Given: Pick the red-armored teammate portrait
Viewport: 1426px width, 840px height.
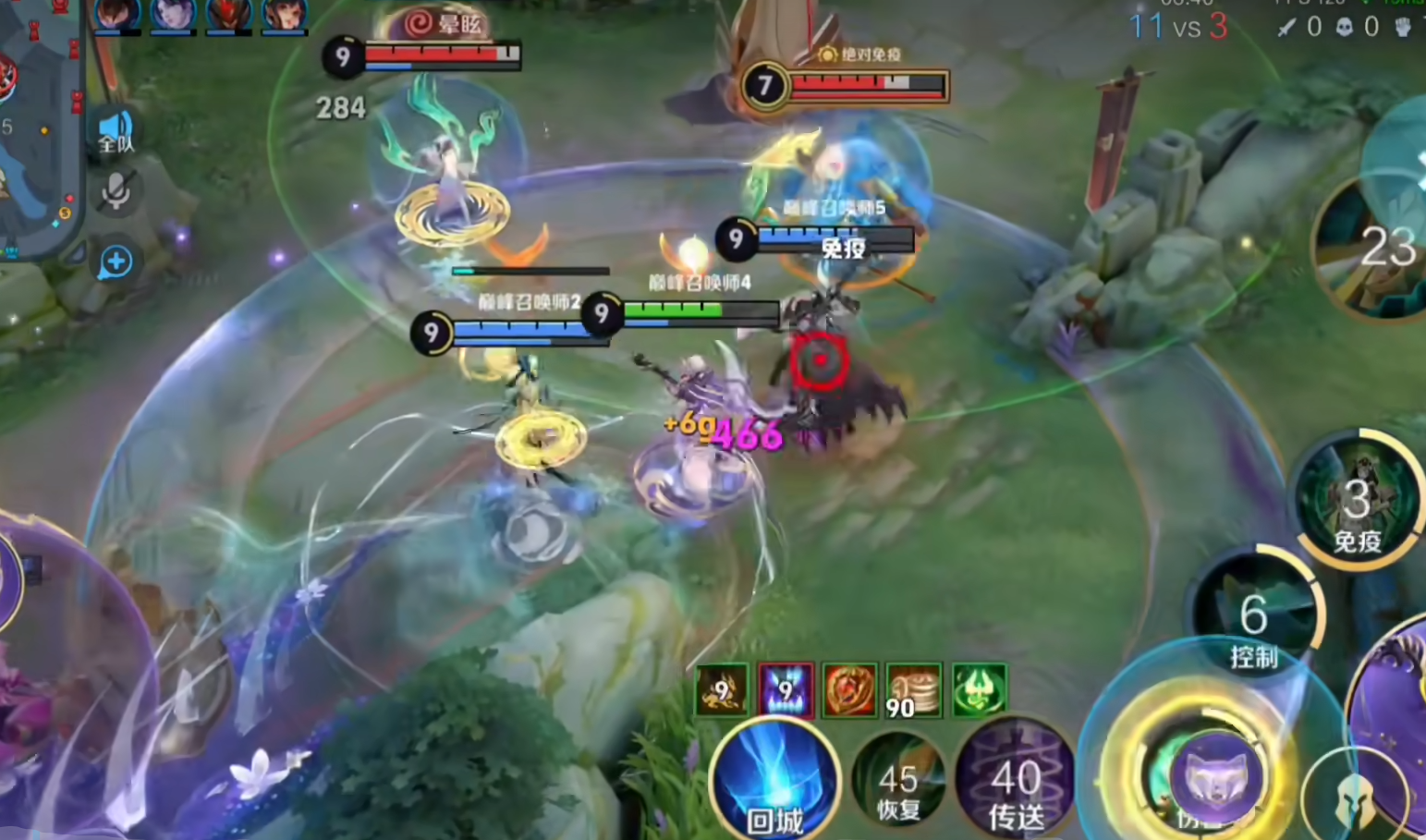Looking at the screenshot, I should point(229,15).
